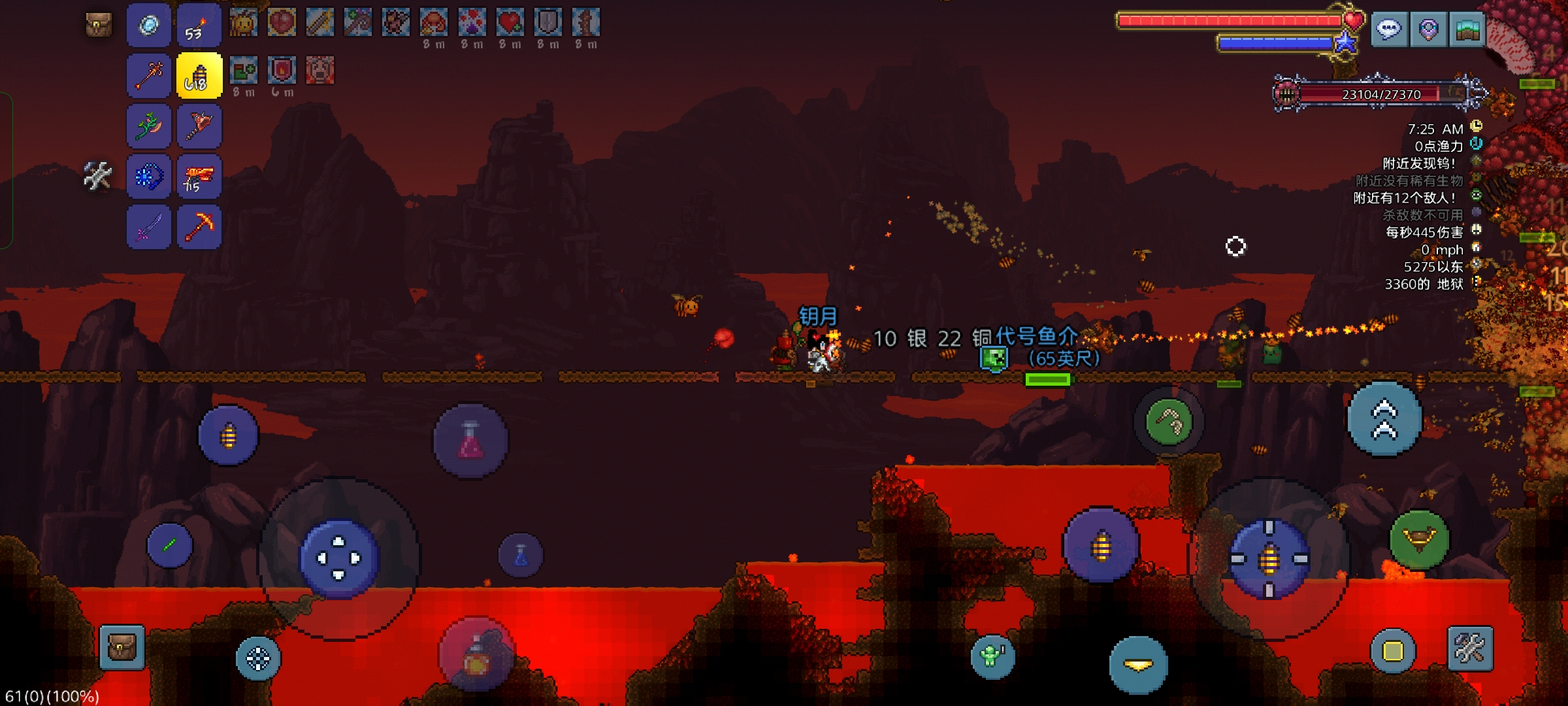Choose the selected Beenade slot showing 618
The height and width of the screenshot is (706, 1568).
point(199,76)
